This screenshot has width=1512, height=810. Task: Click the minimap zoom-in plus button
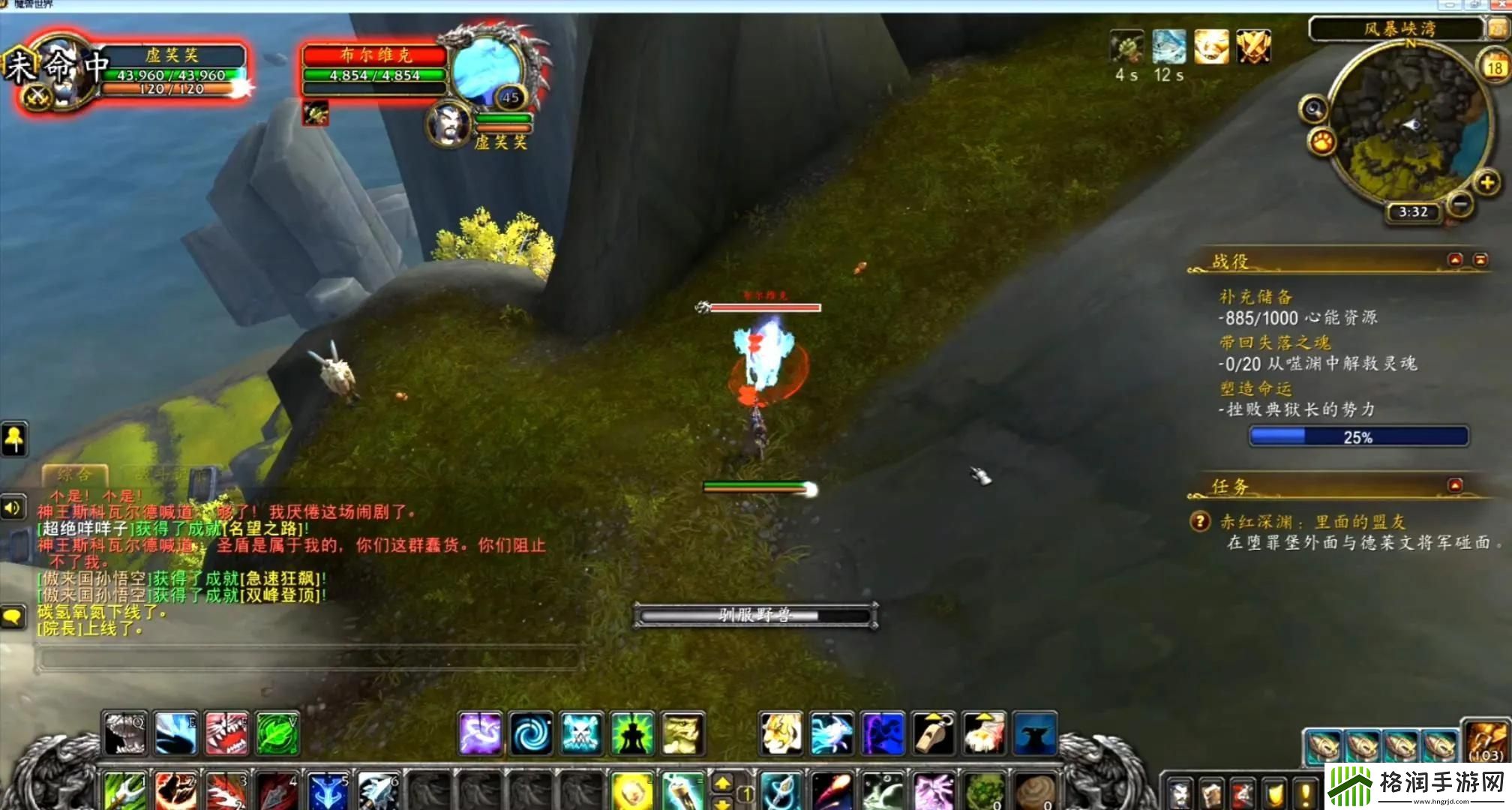1486,182
